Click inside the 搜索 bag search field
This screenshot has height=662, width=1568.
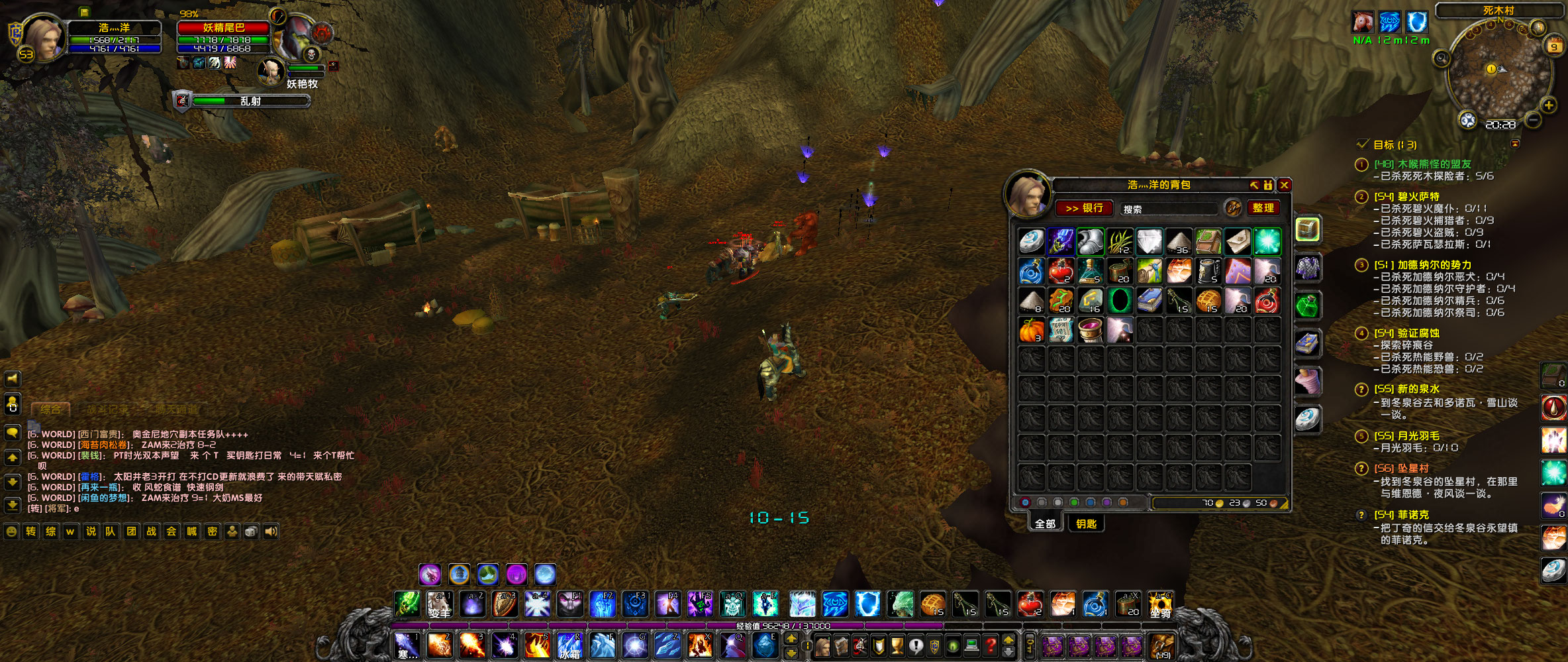1169,209
